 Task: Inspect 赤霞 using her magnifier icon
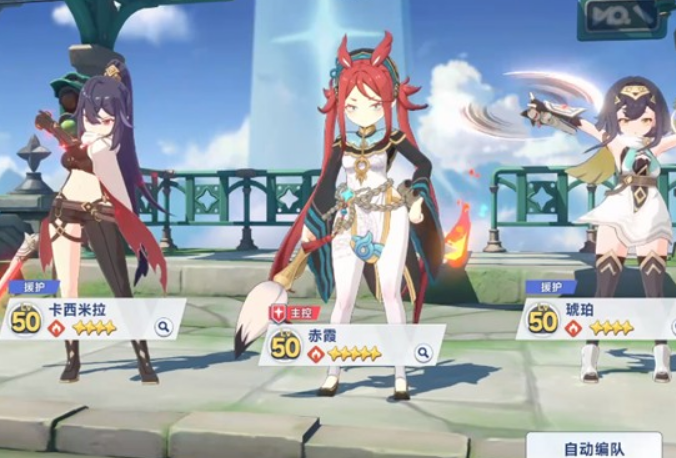pyautogui.click(x=423, y=352)
